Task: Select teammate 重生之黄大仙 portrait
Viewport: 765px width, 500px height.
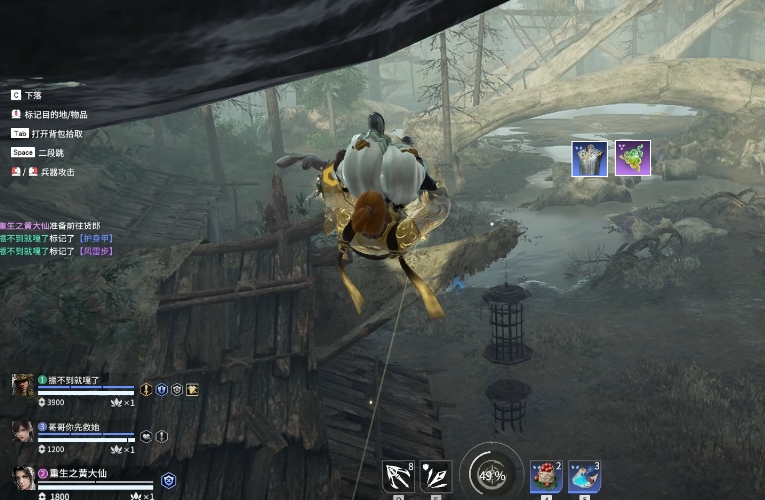Action: click(22, 478)
